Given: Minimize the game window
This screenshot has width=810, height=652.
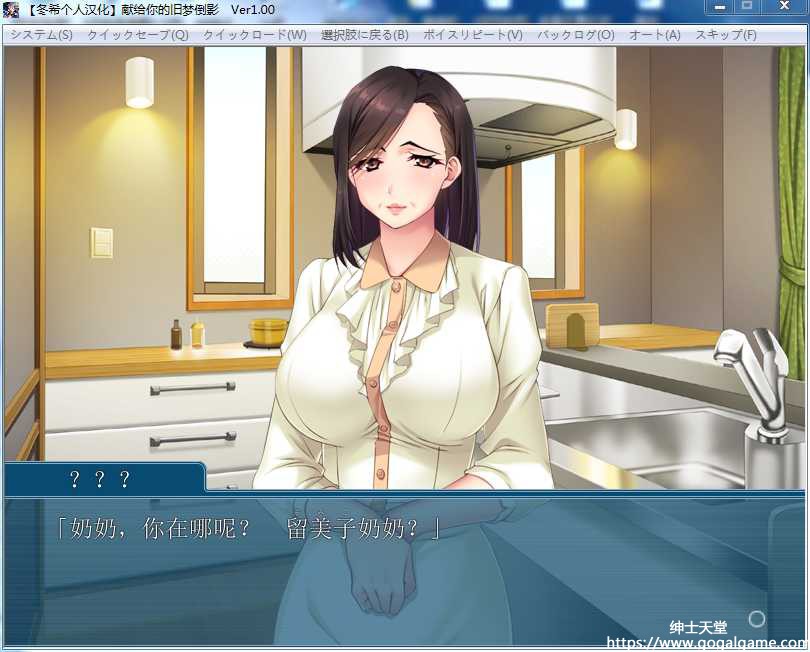Looking at the screenshot, I should pyautogui.click(x=719, y=7).
